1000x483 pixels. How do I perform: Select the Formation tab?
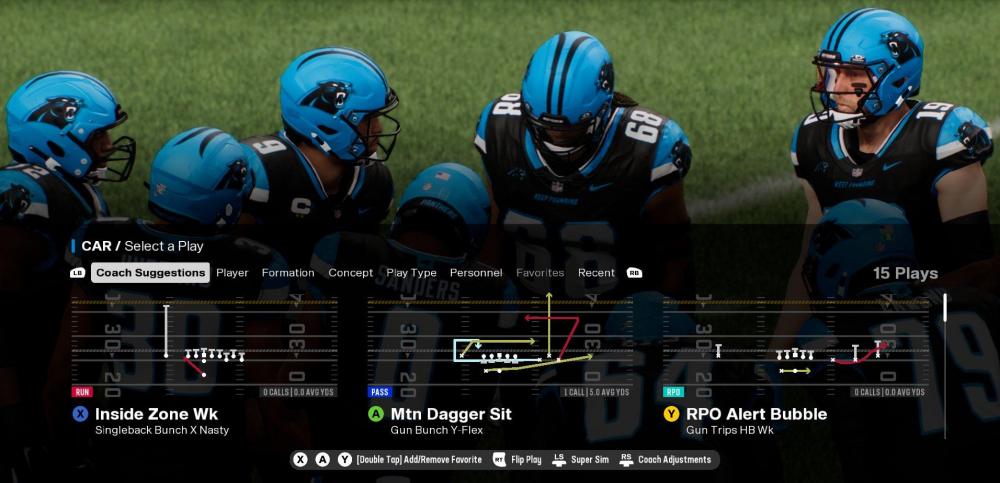(288, 273)
